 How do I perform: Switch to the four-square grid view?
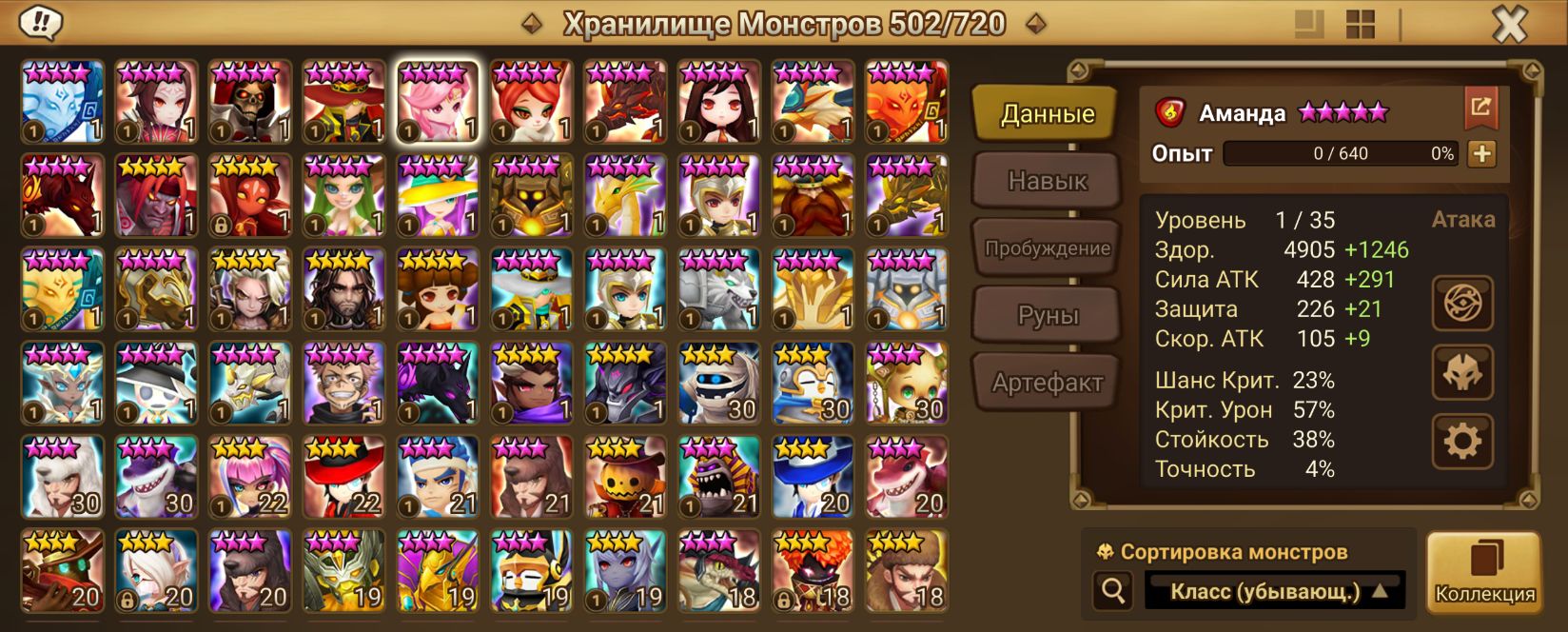pos(1361,25)
